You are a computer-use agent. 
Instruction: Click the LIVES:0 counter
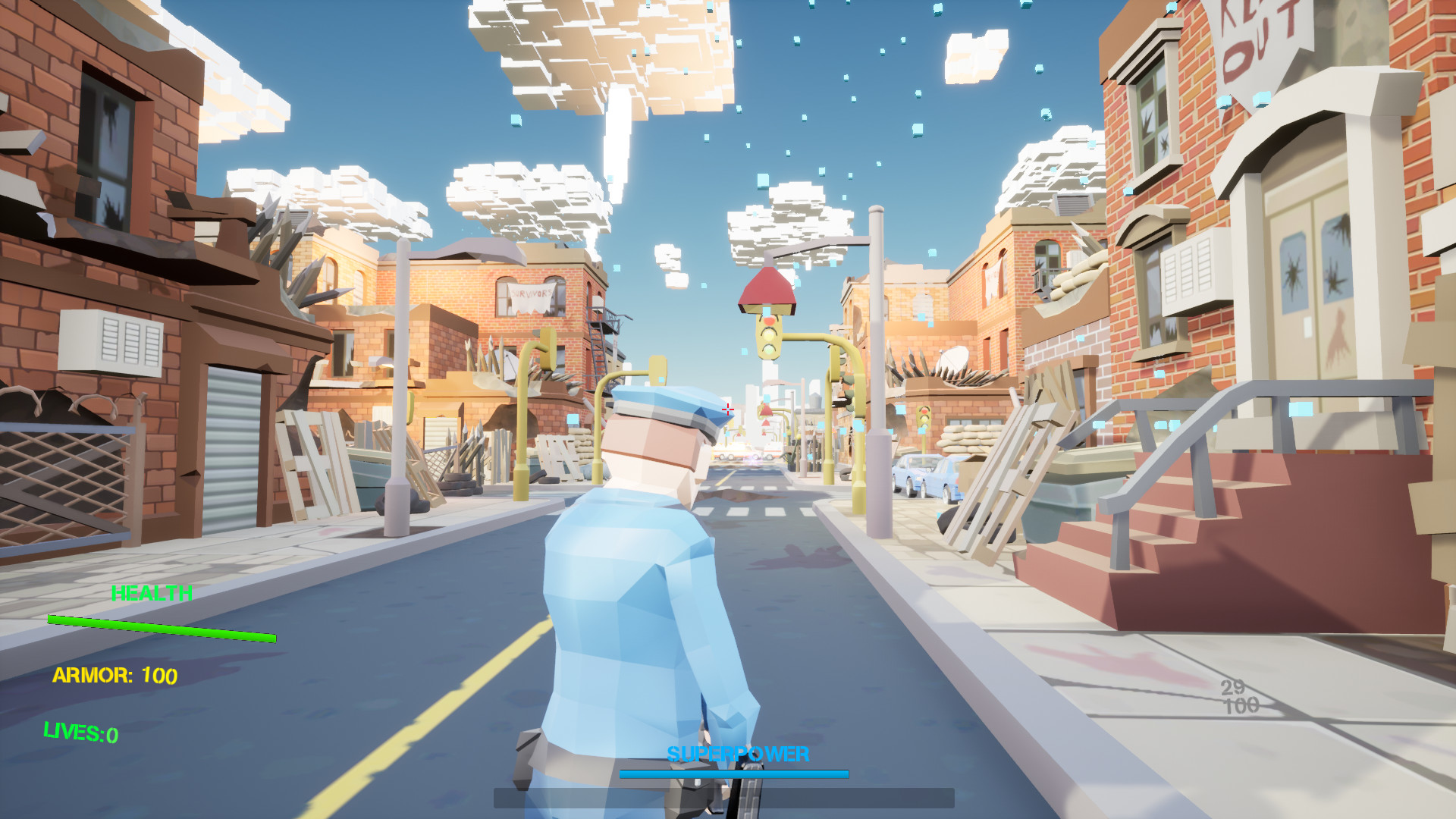(x=79, y=733)
